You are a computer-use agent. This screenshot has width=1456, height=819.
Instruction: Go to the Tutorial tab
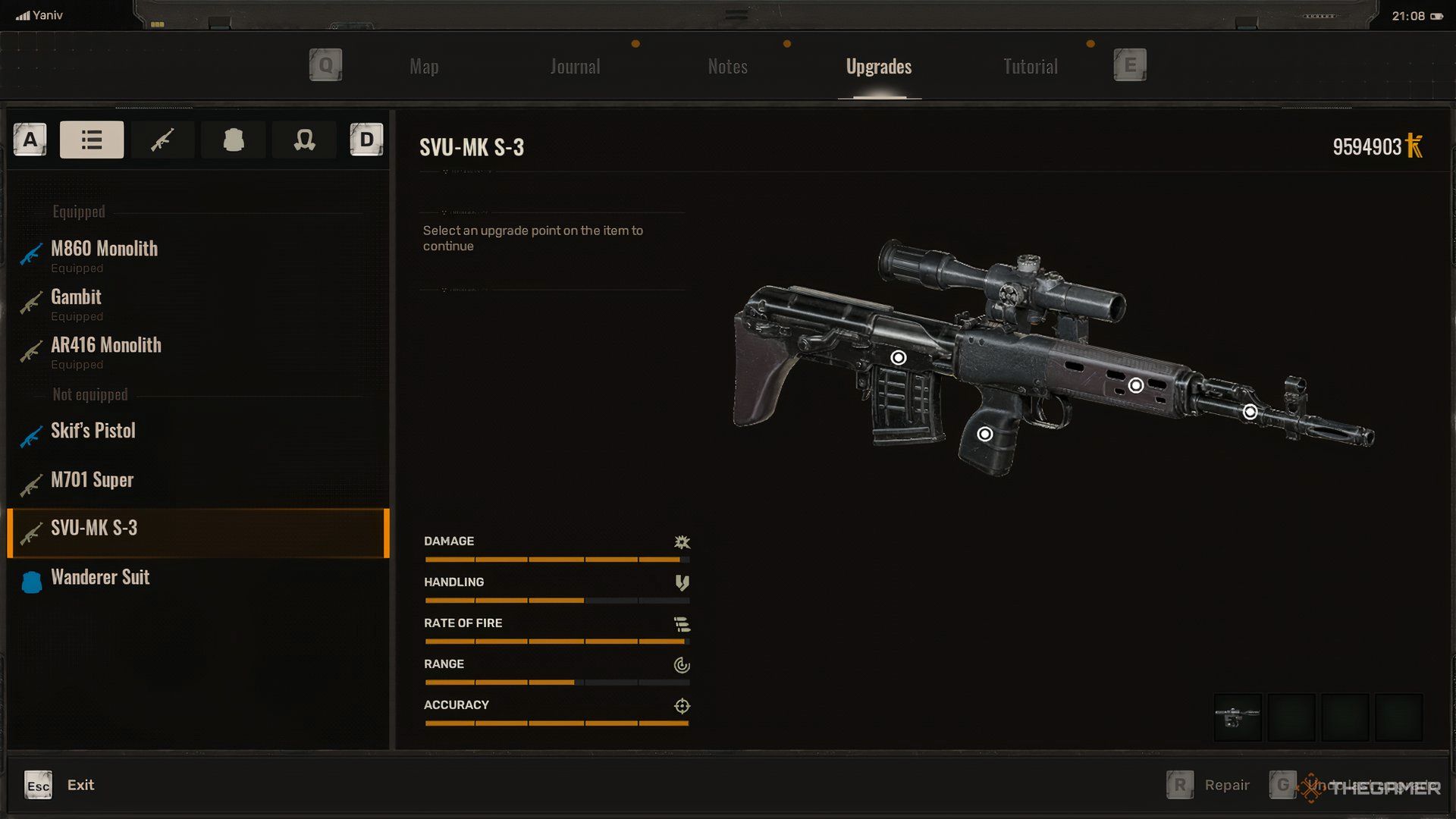1030,67
